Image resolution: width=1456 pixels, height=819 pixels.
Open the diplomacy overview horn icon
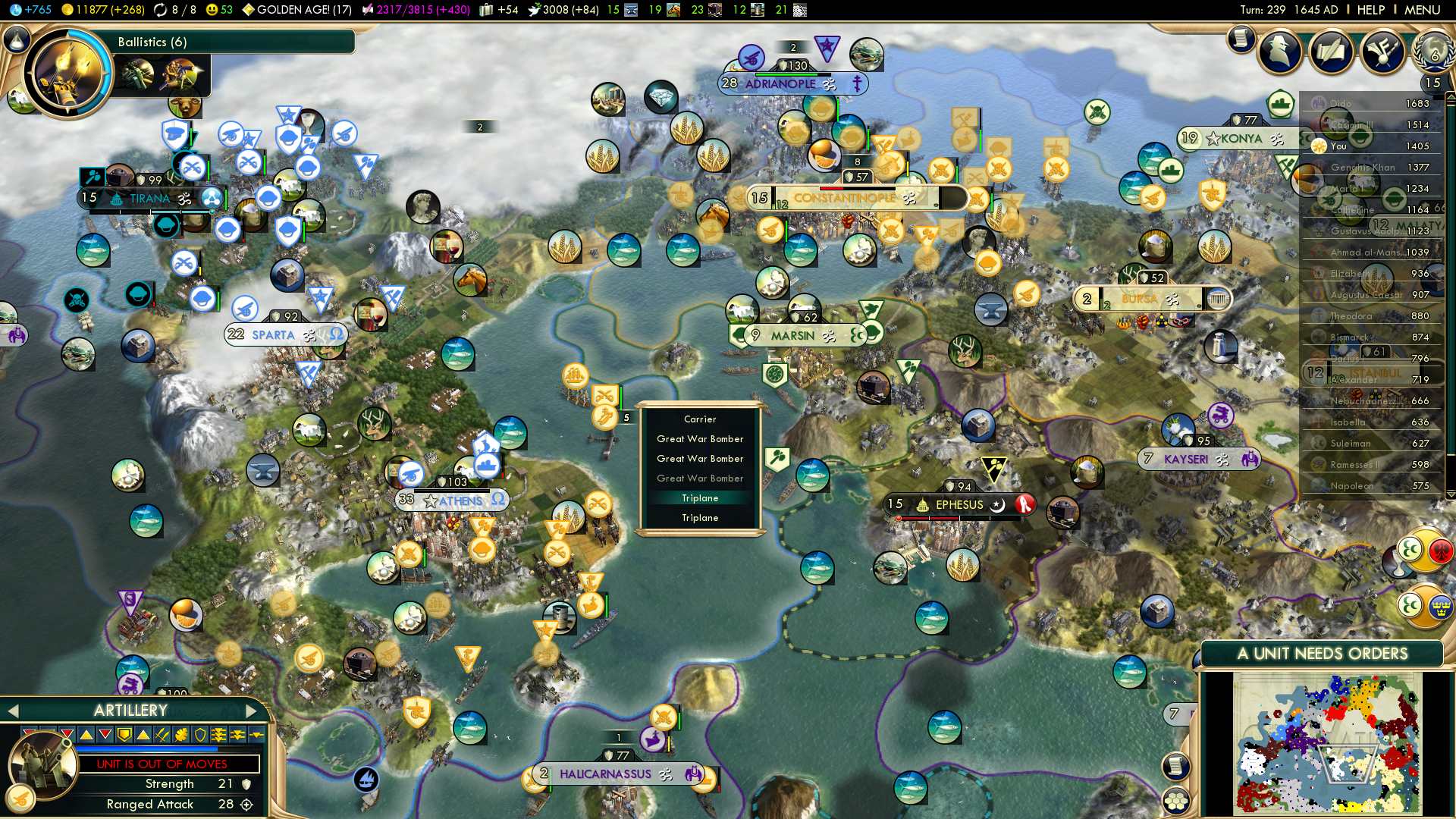[1382, 52]
